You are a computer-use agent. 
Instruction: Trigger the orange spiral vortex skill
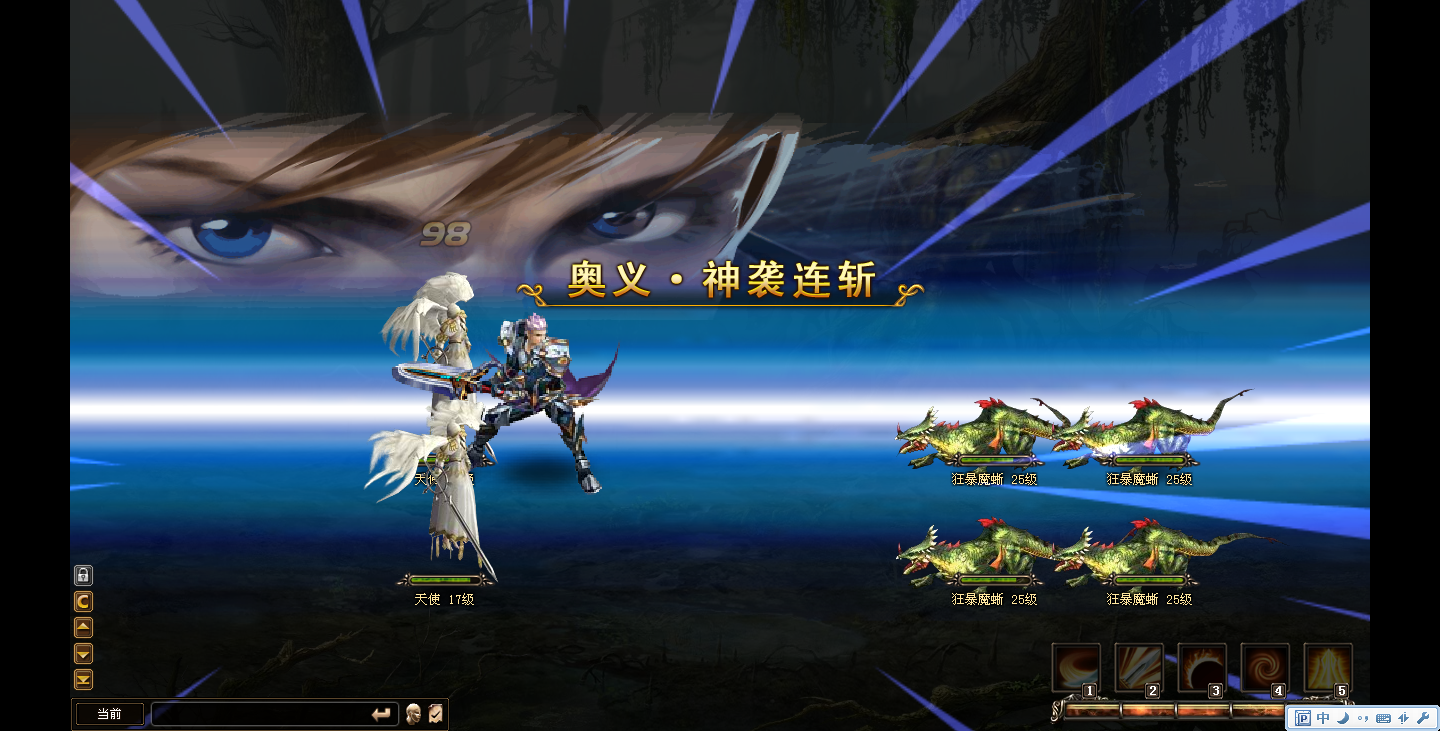point(1265,667)
